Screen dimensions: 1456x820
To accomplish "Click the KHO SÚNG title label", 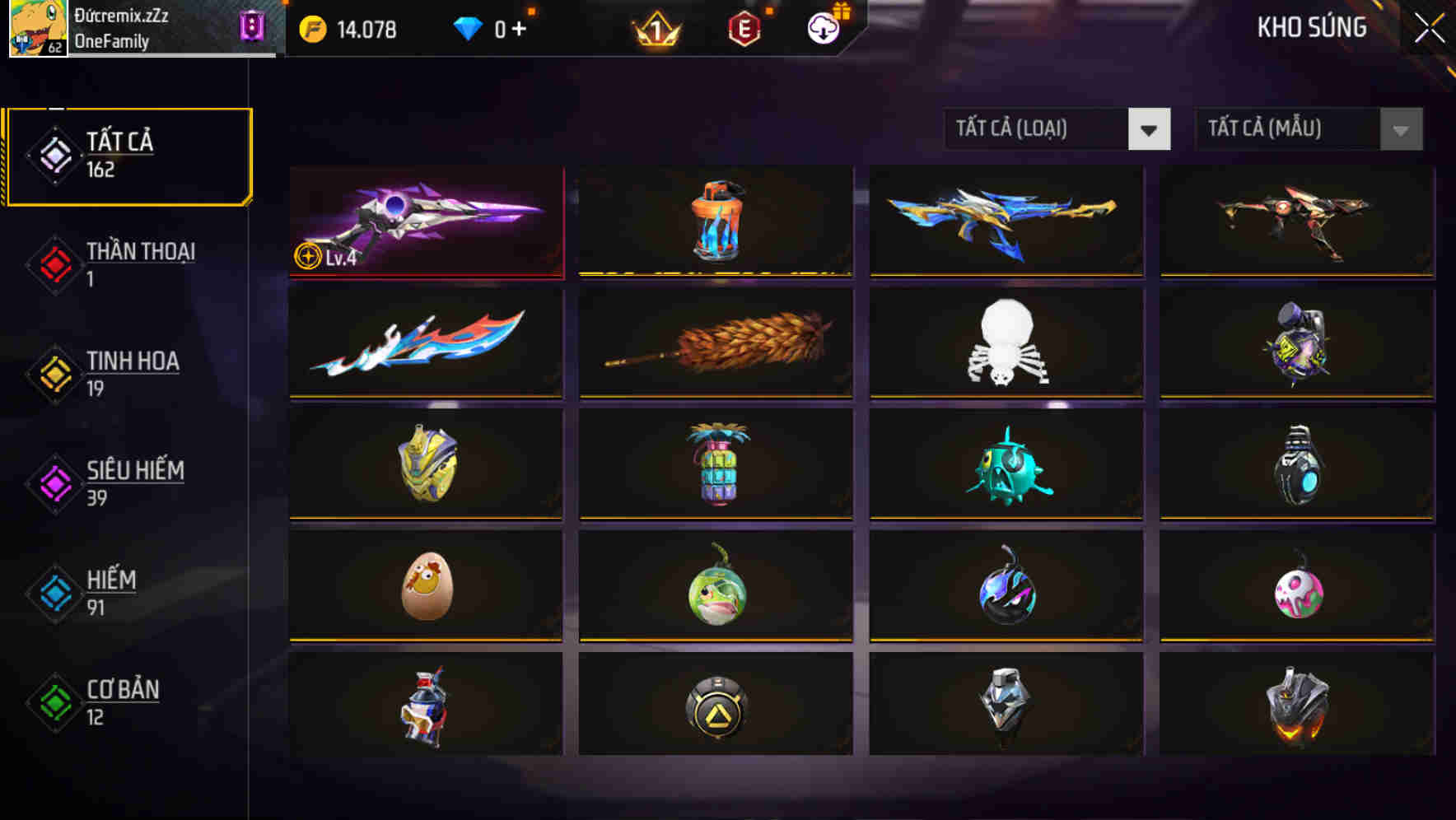I will click(x=1311, y=27).
